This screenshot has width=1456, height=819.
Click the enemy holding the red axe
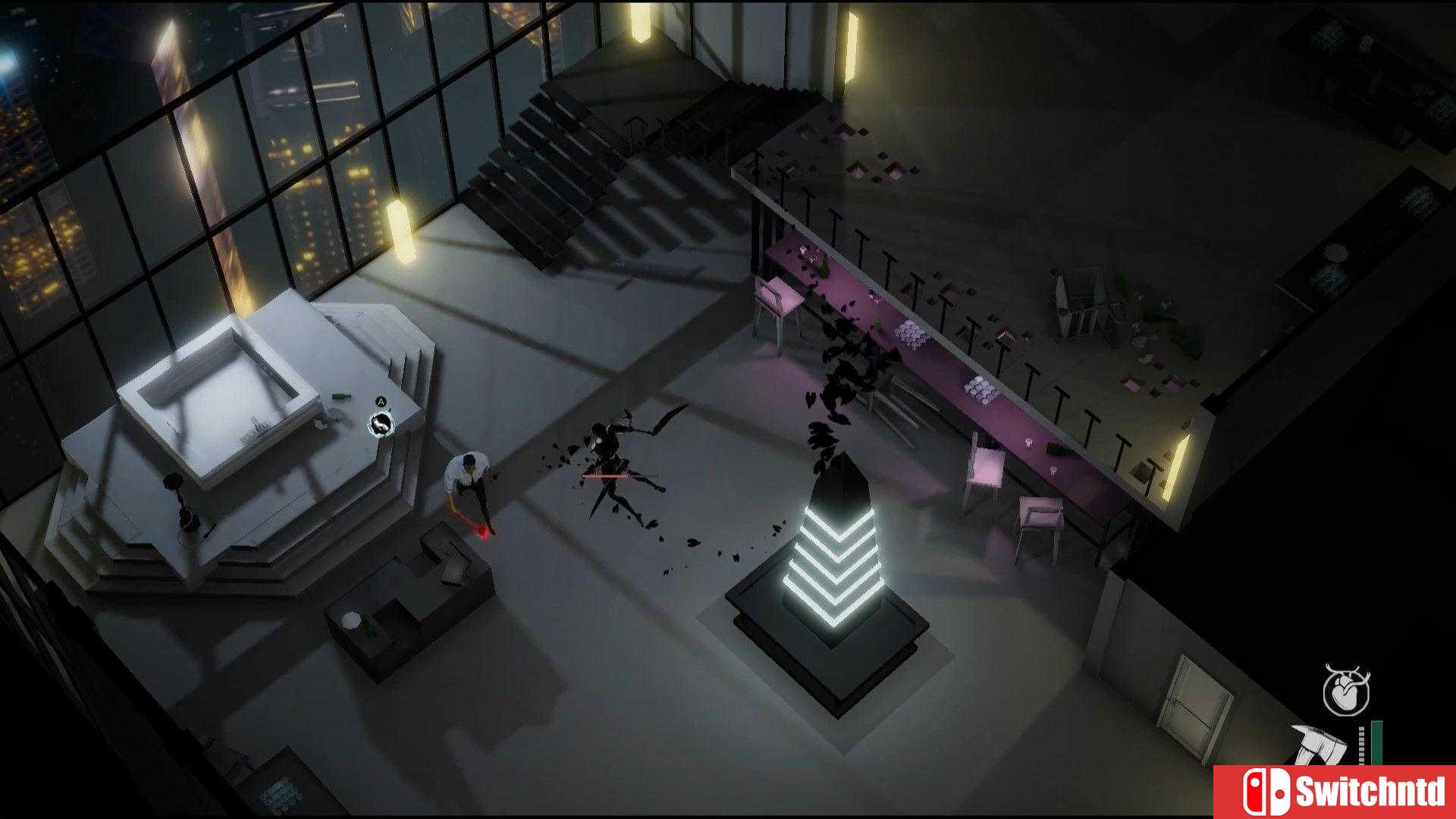466,478
